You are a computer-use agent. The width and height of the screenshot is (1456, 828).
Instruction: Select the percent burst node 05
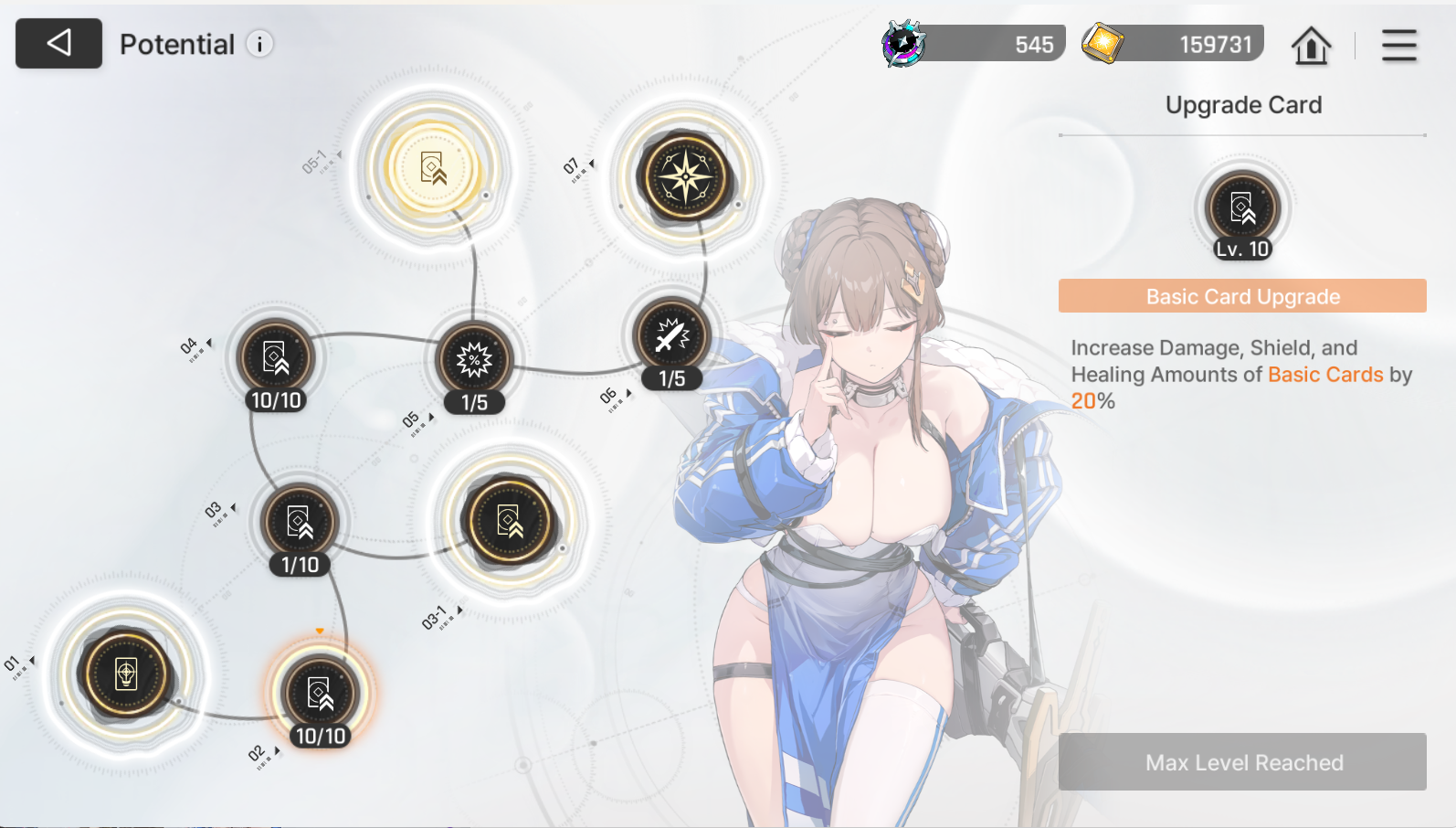(x=474, y=360)
